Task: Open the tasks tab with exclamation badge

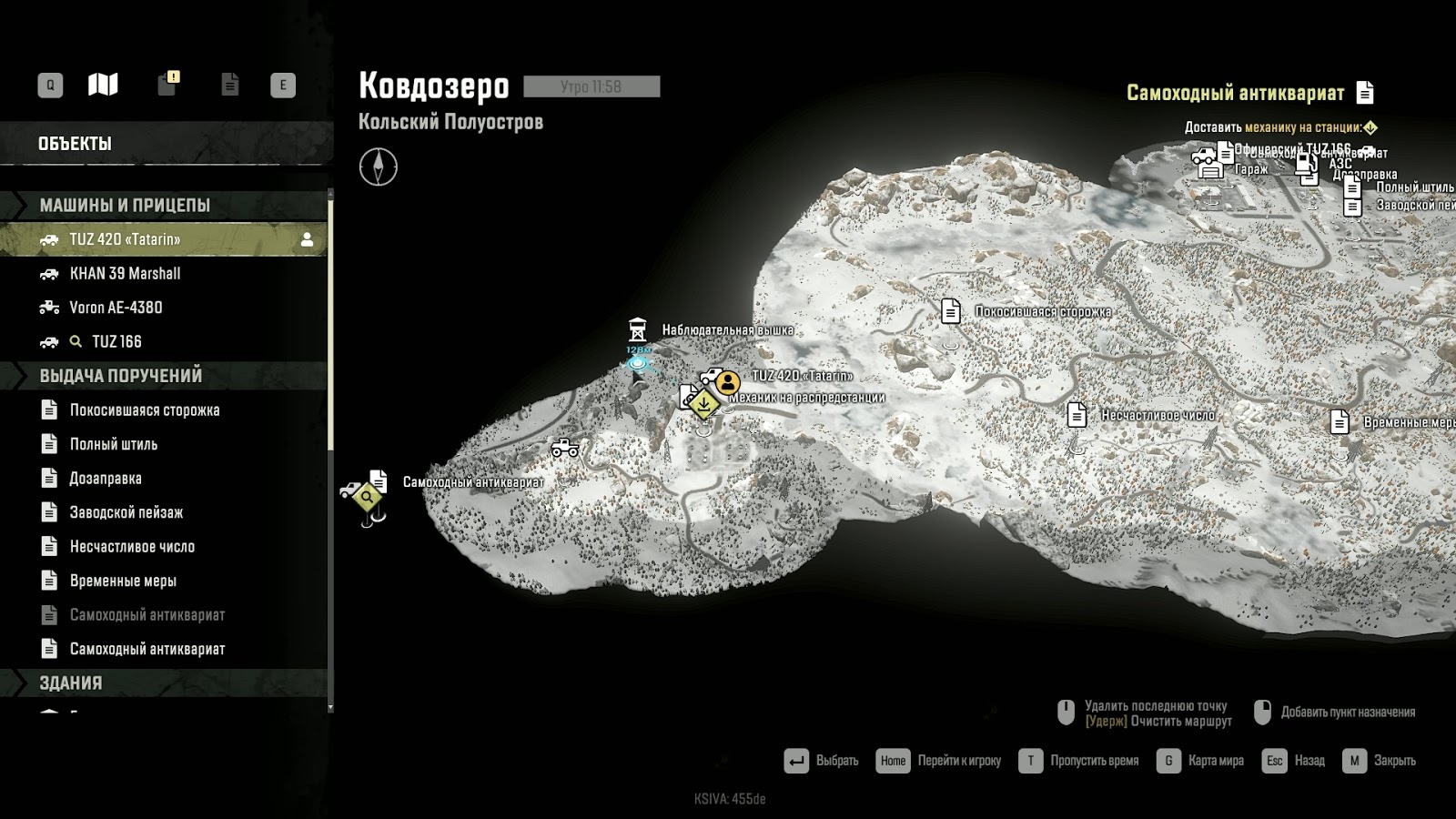Action: [x=167, y=84]
